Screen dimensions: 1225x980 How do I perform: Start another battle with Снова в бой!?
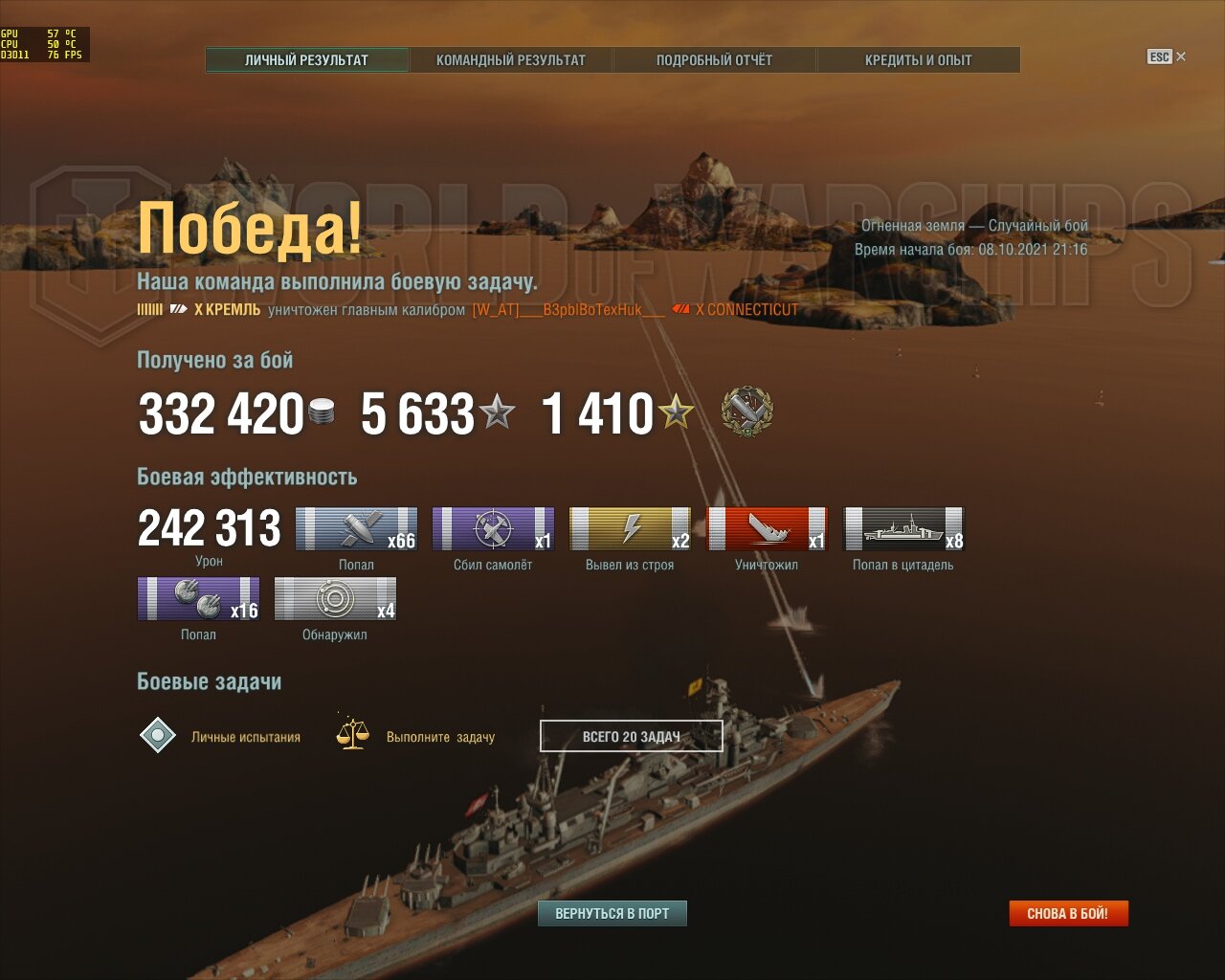pyautogui.click(x=1068, y=913)
